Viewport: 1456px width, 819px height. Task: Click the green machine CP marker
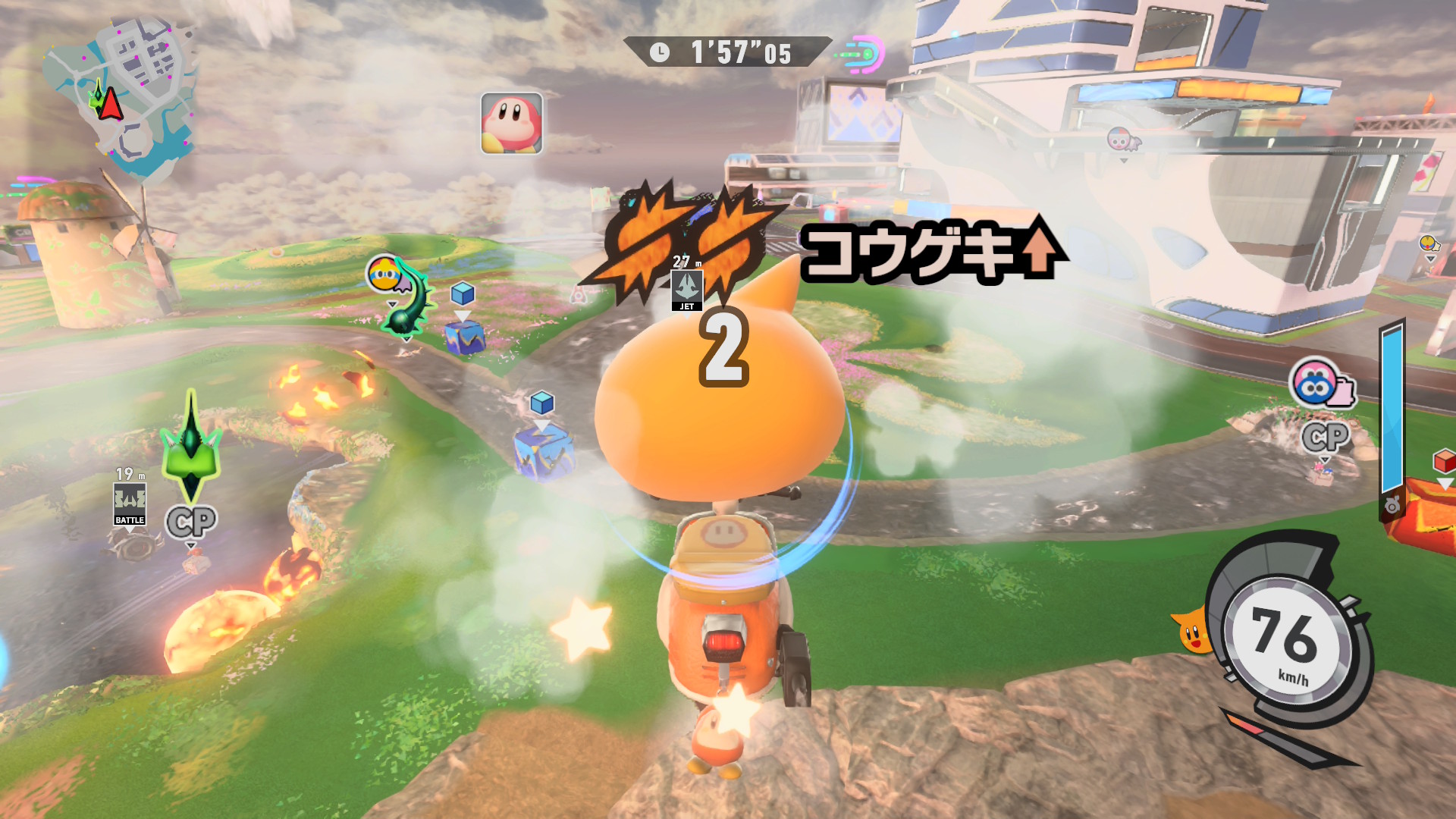pos(191,522)
